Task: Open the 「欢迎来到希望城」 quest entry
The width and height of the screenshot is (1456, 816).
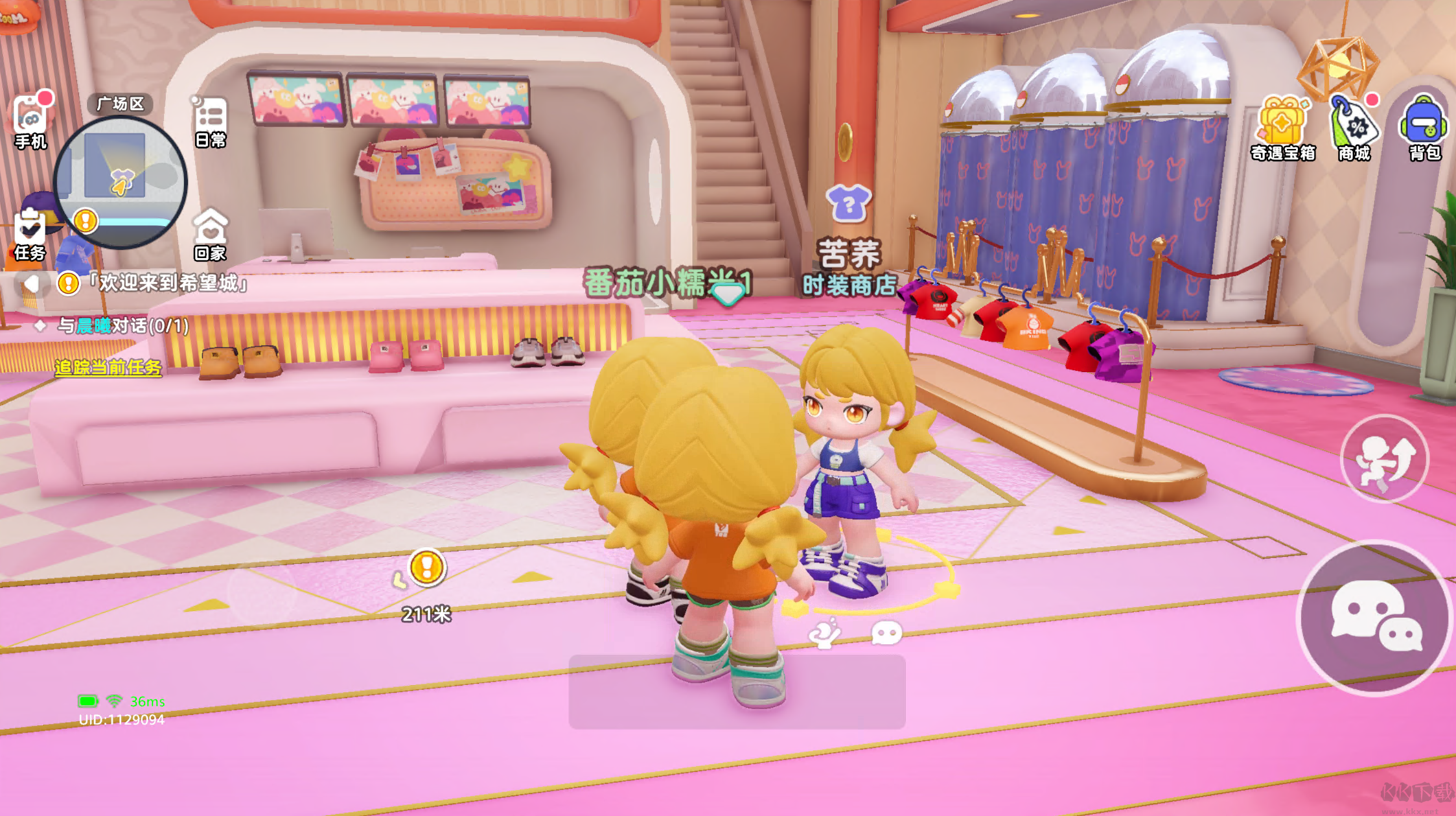Action: click(x=170, y=283)
